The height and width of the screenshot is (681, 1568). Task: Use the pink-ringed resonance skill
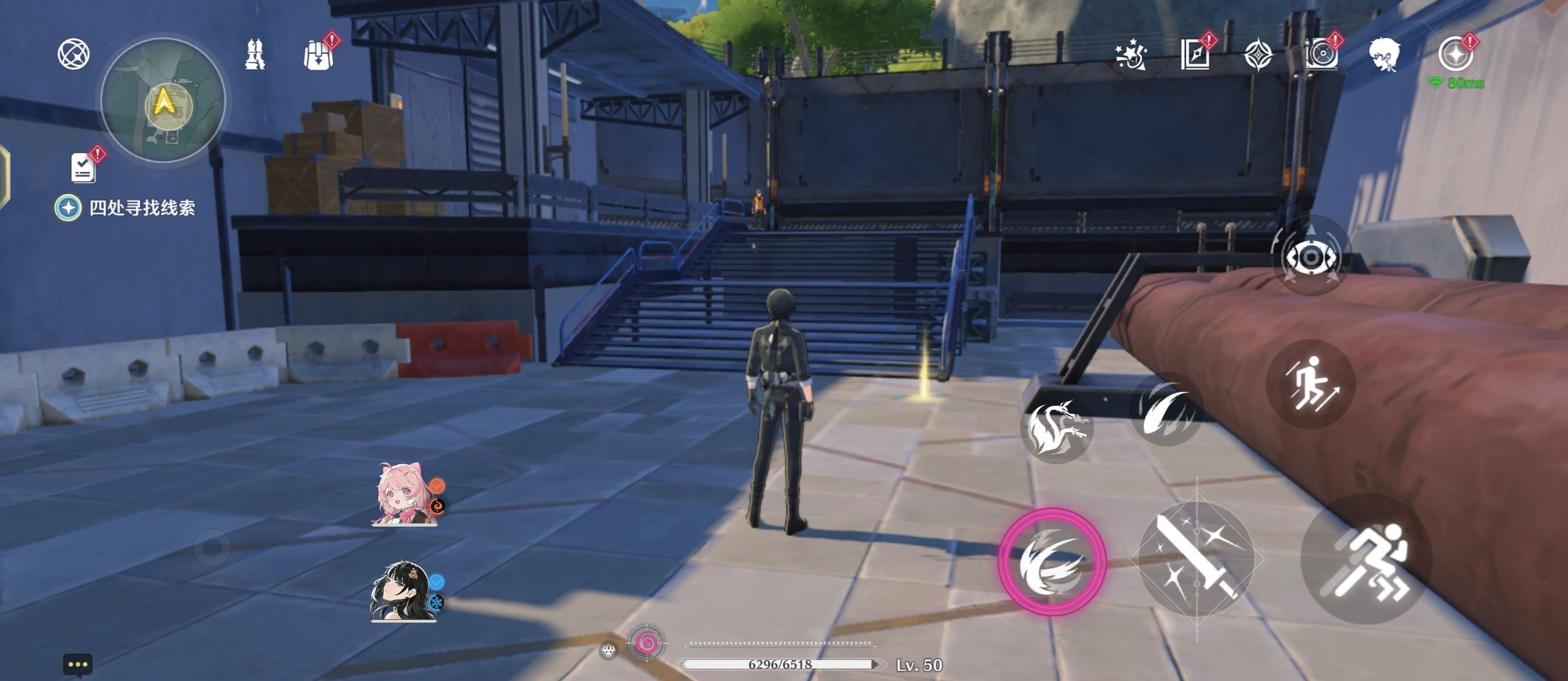click(x=1052, y=562)
